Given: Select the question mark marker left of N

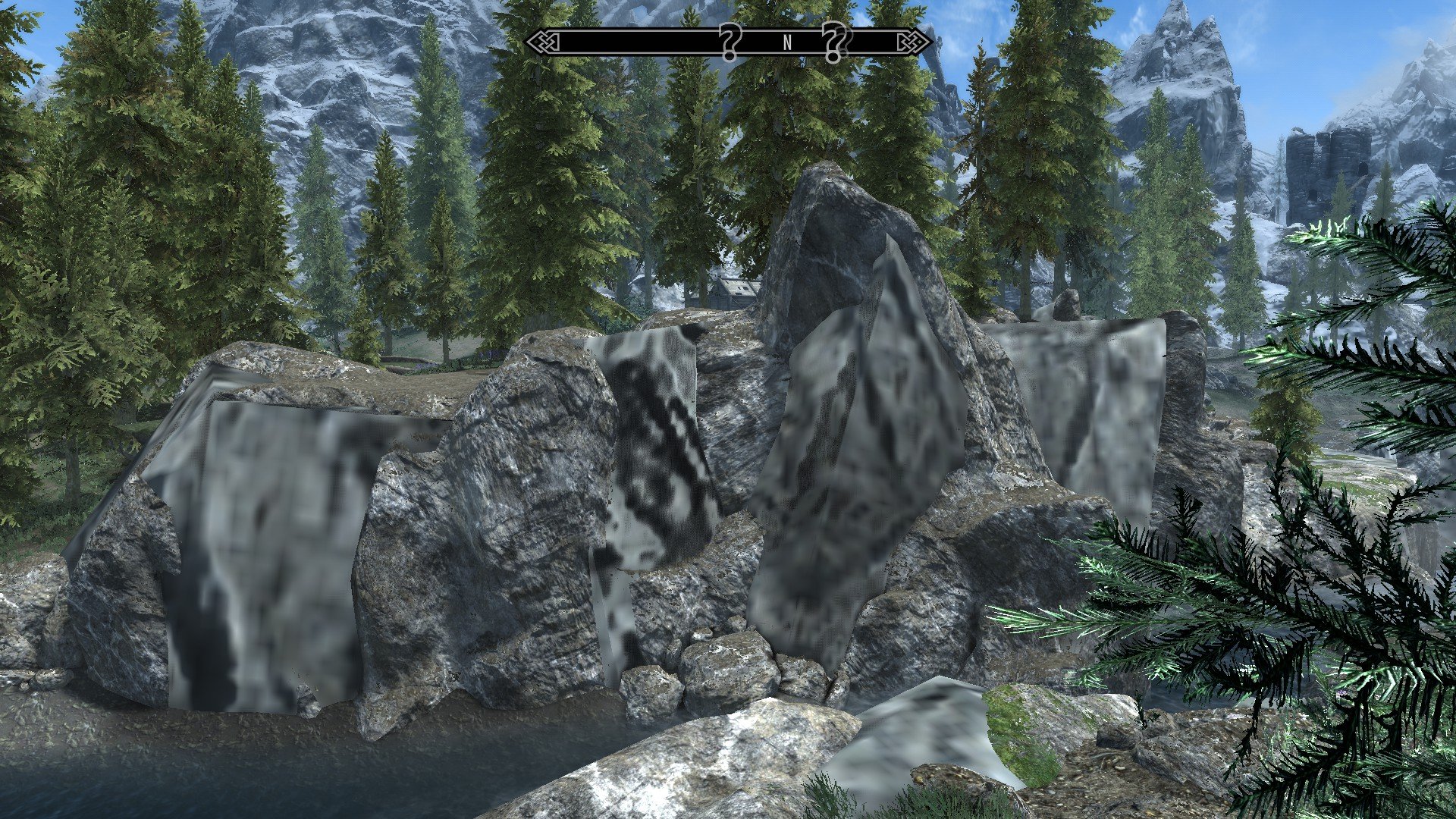Looking at the screenshot, I should (730, 42).
